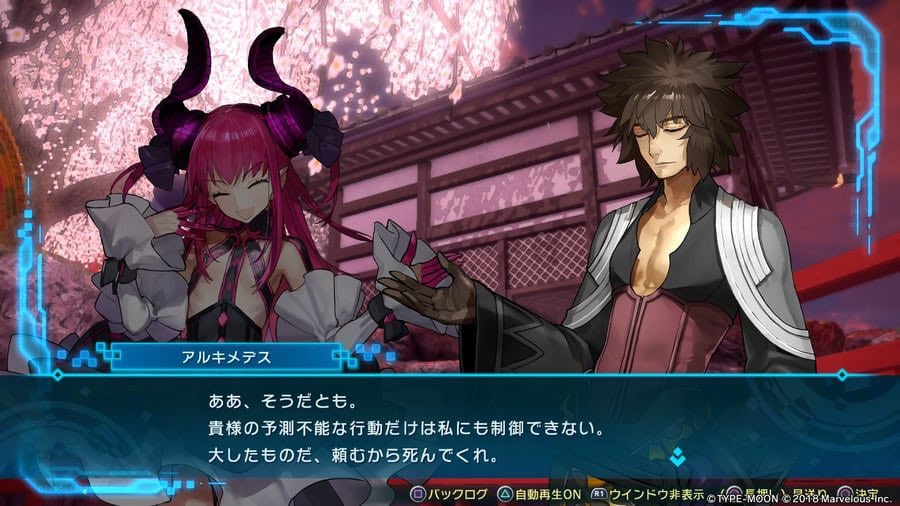Click the dialogue continue arrow marker
Screen dimensions: 900x506
pos(677,457)
